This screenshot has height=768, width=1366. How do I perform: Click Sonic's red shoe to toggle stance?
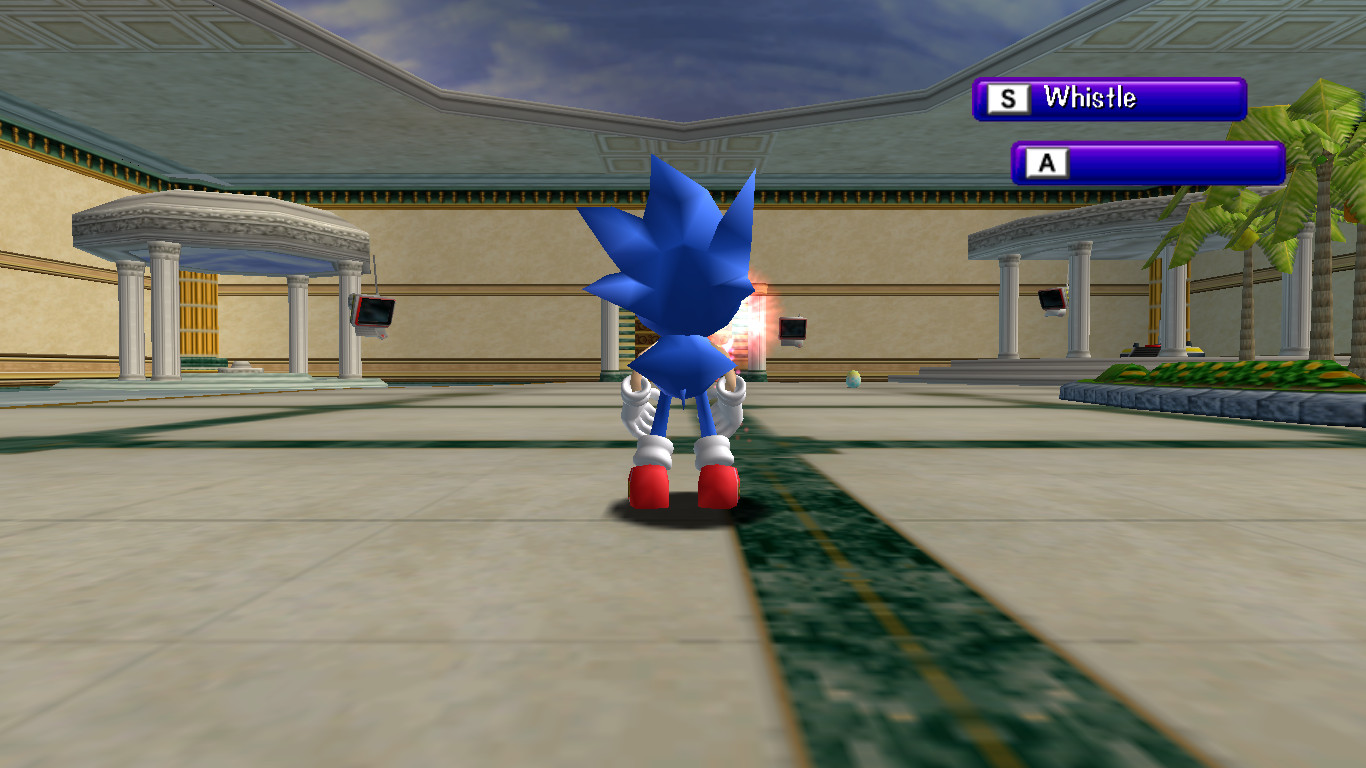pyautogui.click(x=648, y=483)
